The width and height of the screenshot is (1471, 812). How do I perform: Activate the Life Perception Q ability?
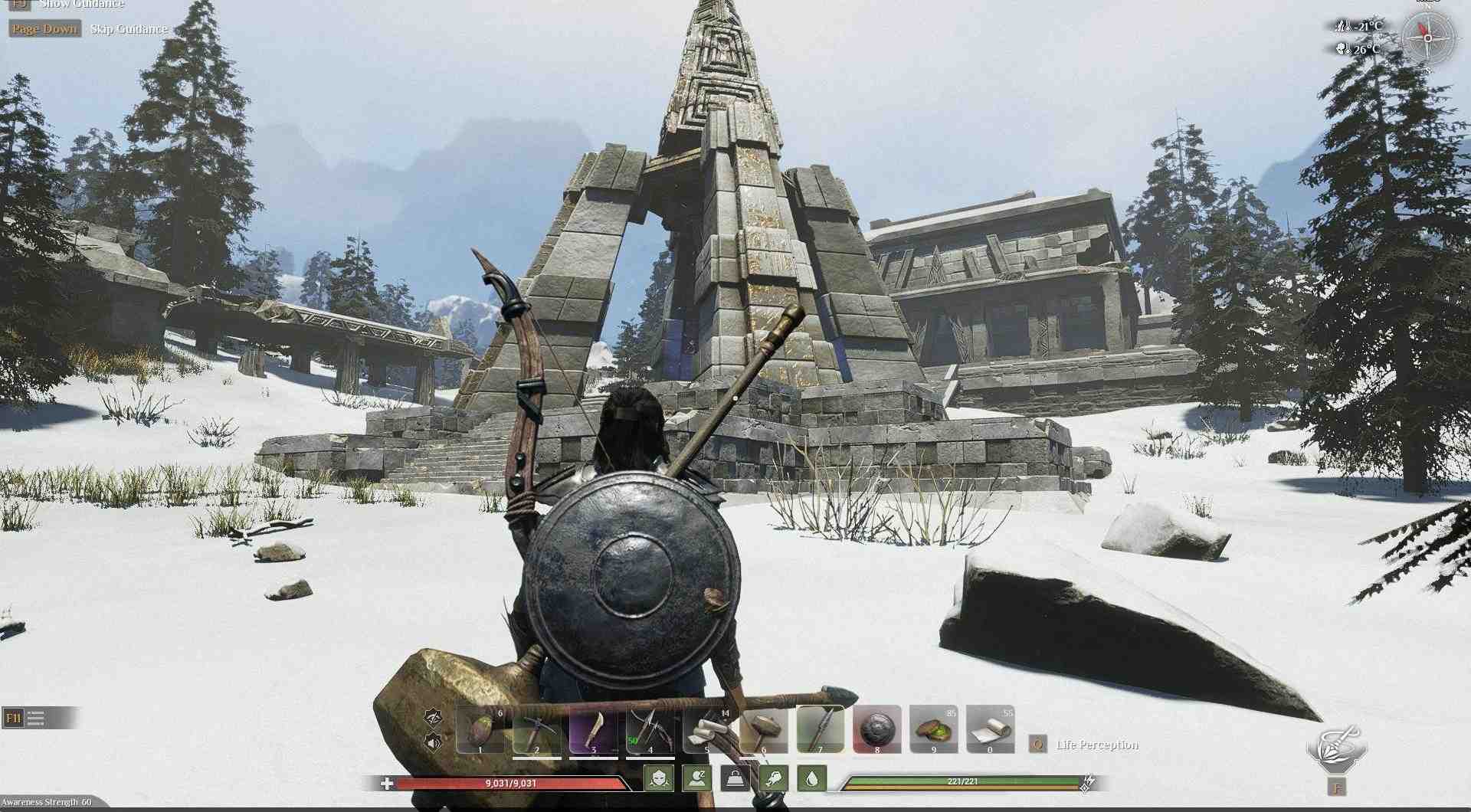pyautogui.click(x=1038, y=743)
